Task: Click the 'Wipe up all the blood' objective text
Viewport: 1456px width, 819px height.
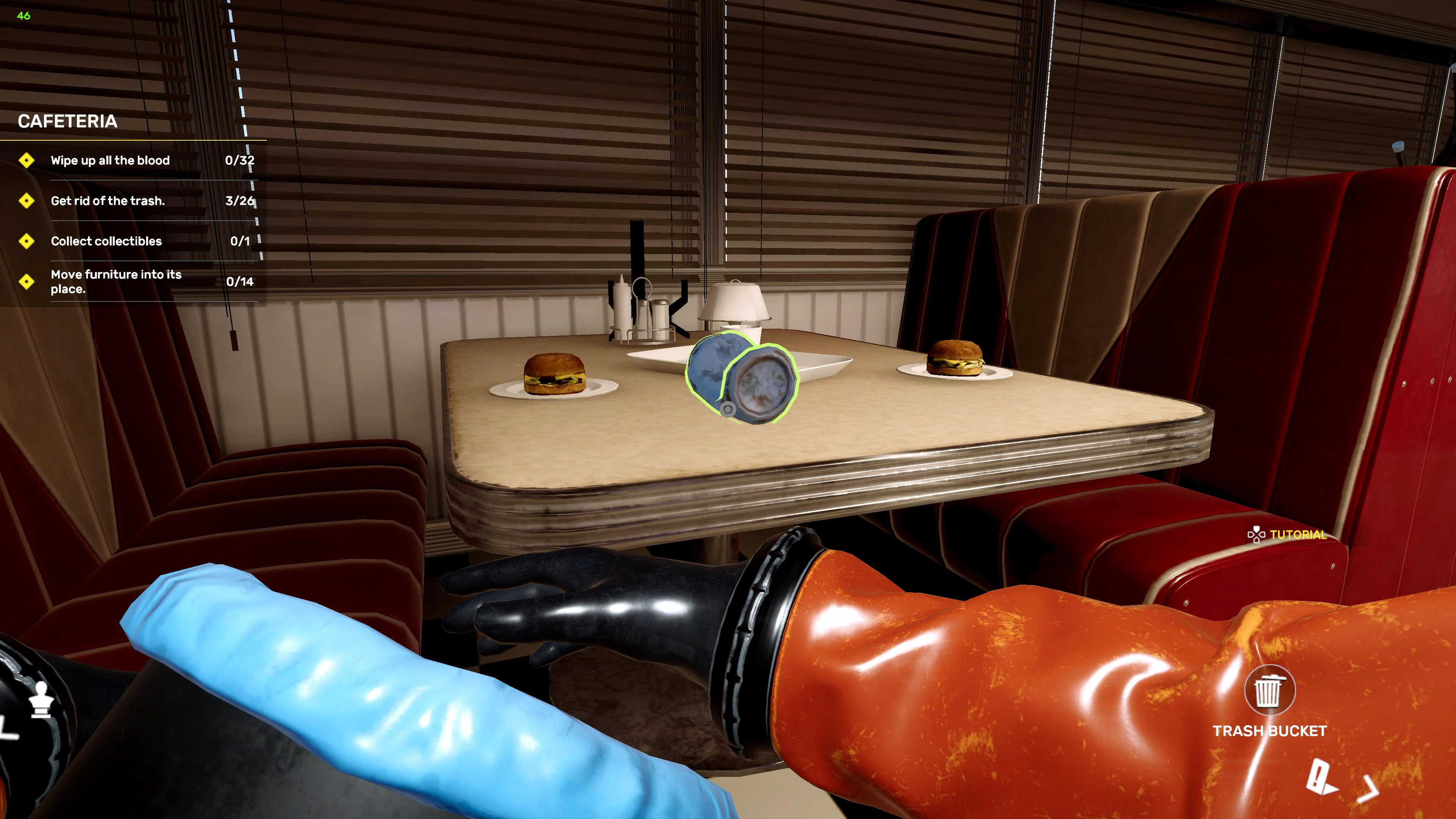Action: click(x=110, y=160)
